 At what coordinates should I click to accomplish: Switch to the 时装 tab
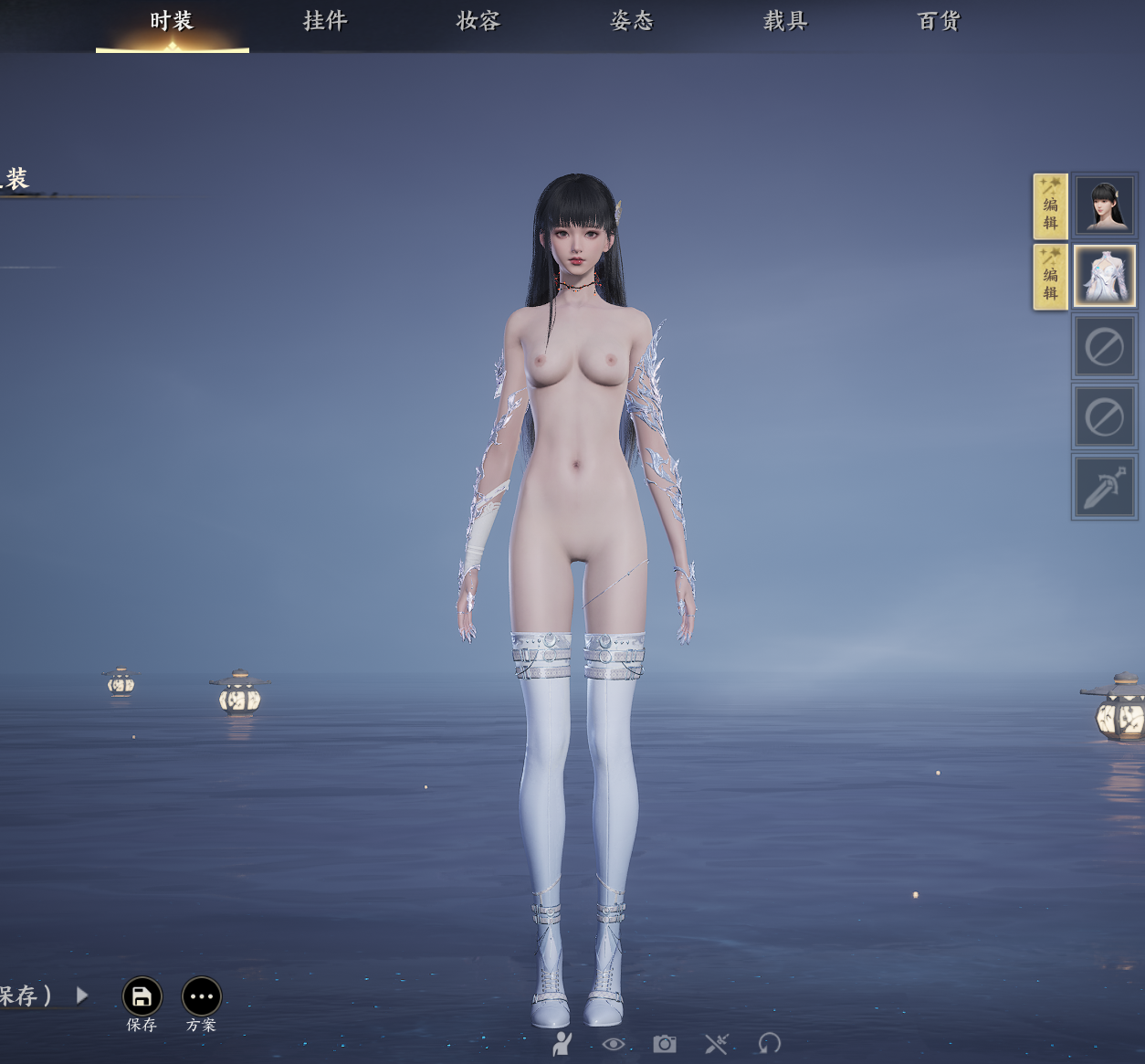pos(172,21)
